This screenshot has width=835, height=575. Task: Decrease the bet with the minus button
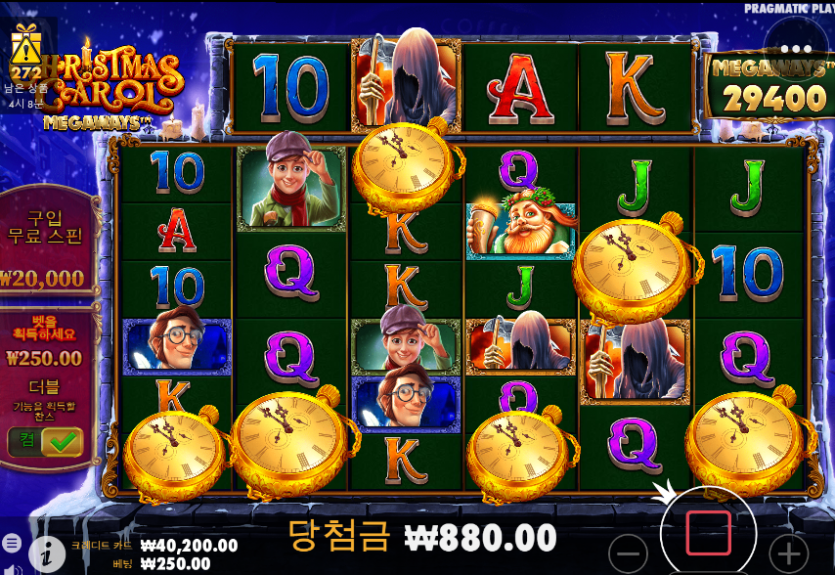(x=628, y=553)
